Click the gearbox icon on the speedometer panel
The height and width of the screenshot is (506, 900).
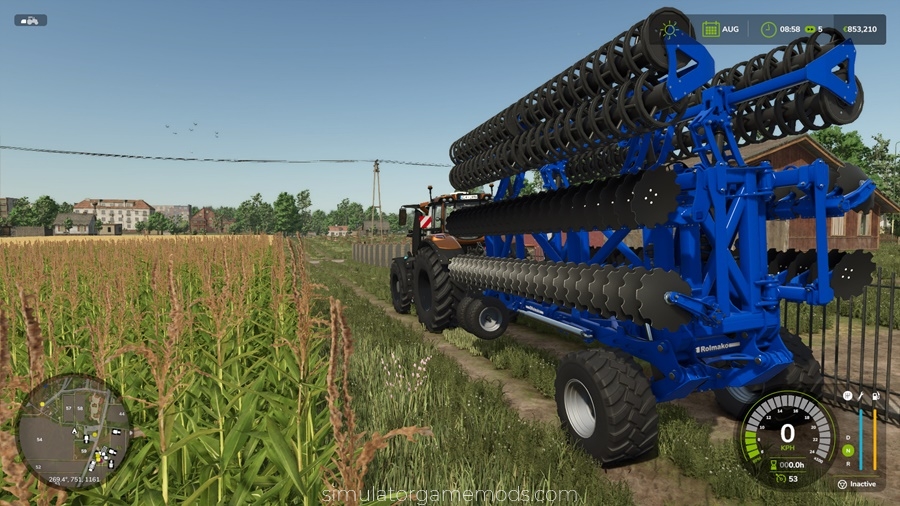click(848, 396)
